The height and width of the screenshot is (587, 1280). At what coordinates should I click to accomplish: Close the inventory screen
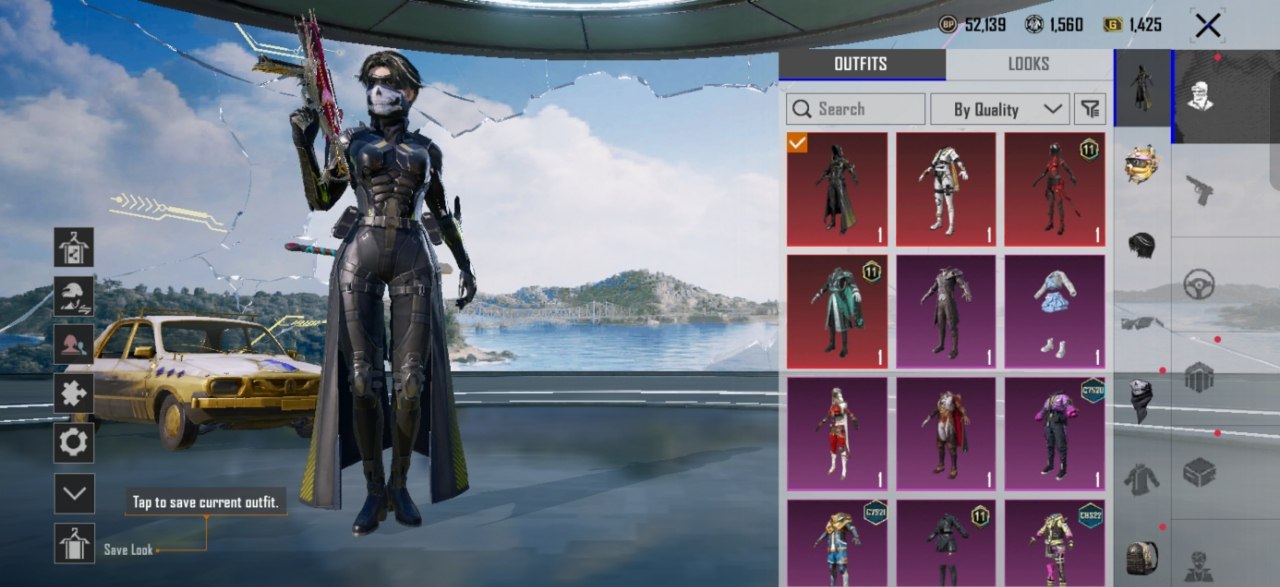[1207, 26]
